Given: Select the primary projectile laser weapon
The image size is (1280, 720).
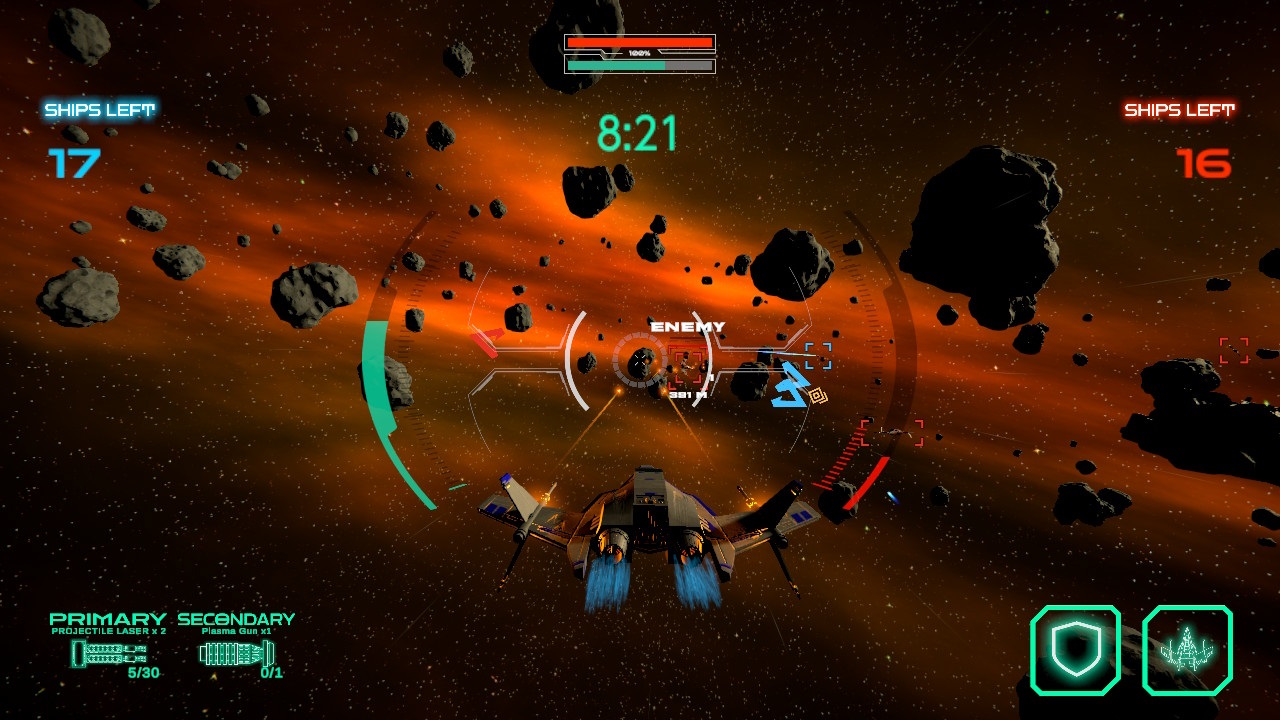Looking at the screenshot, I should [x=107, y=653].
